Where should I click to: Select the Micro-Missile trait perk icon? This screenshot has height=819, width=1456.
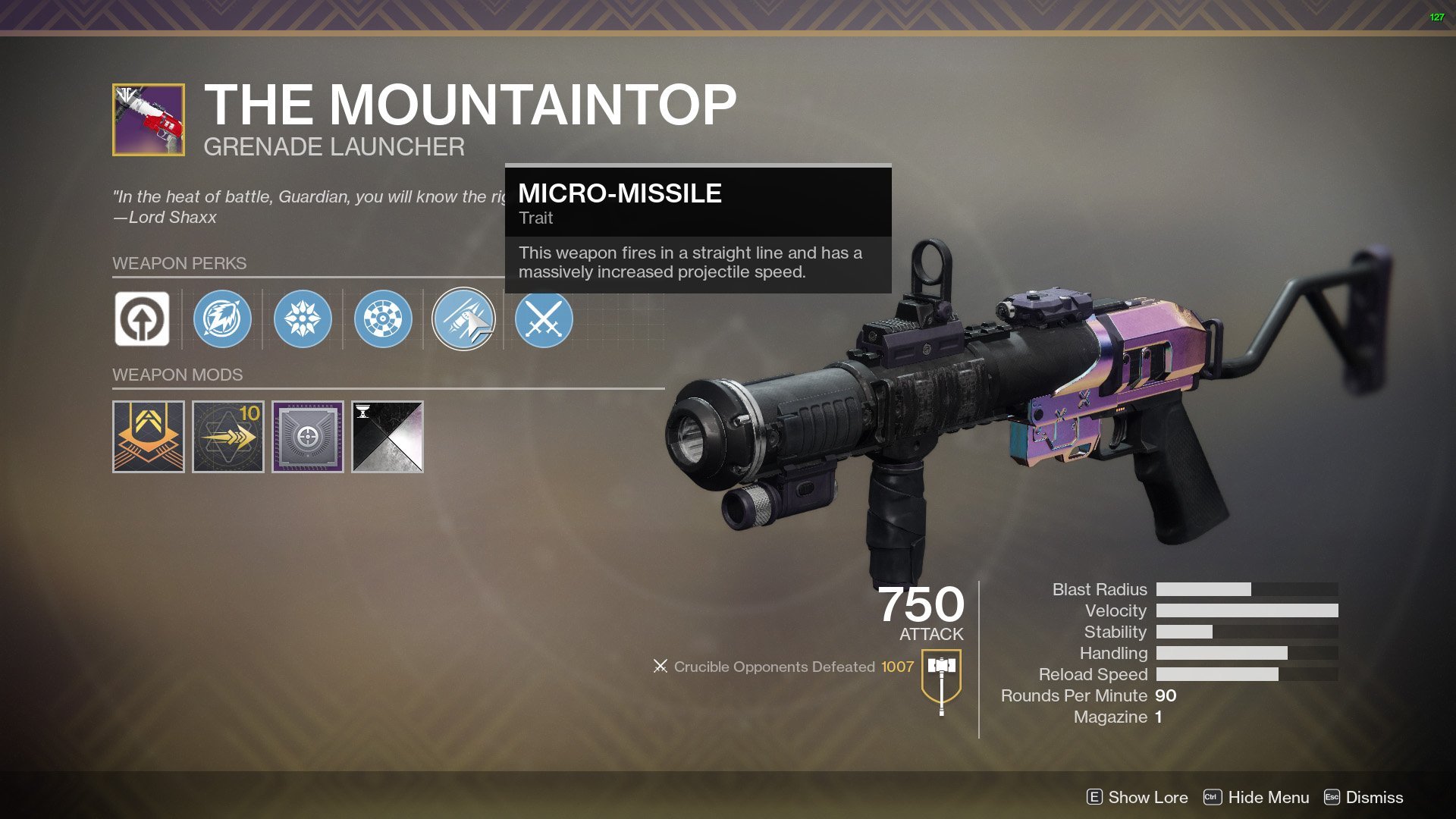[463, 318]
